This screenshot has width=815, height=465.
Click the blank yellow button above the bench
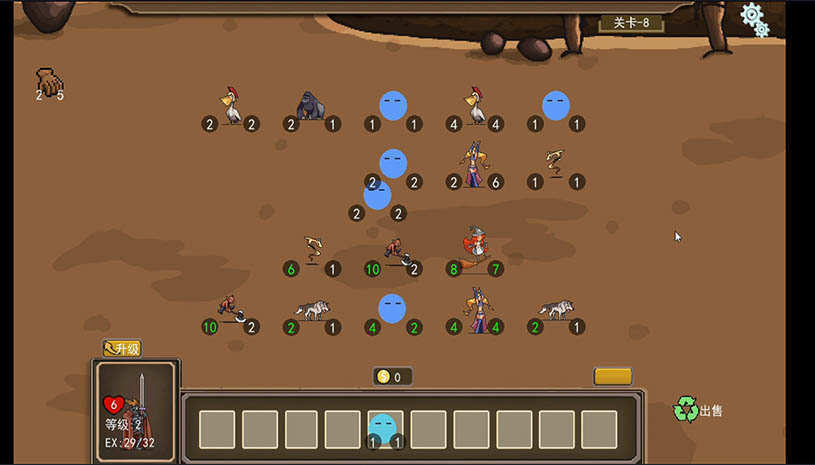(612, 376)
